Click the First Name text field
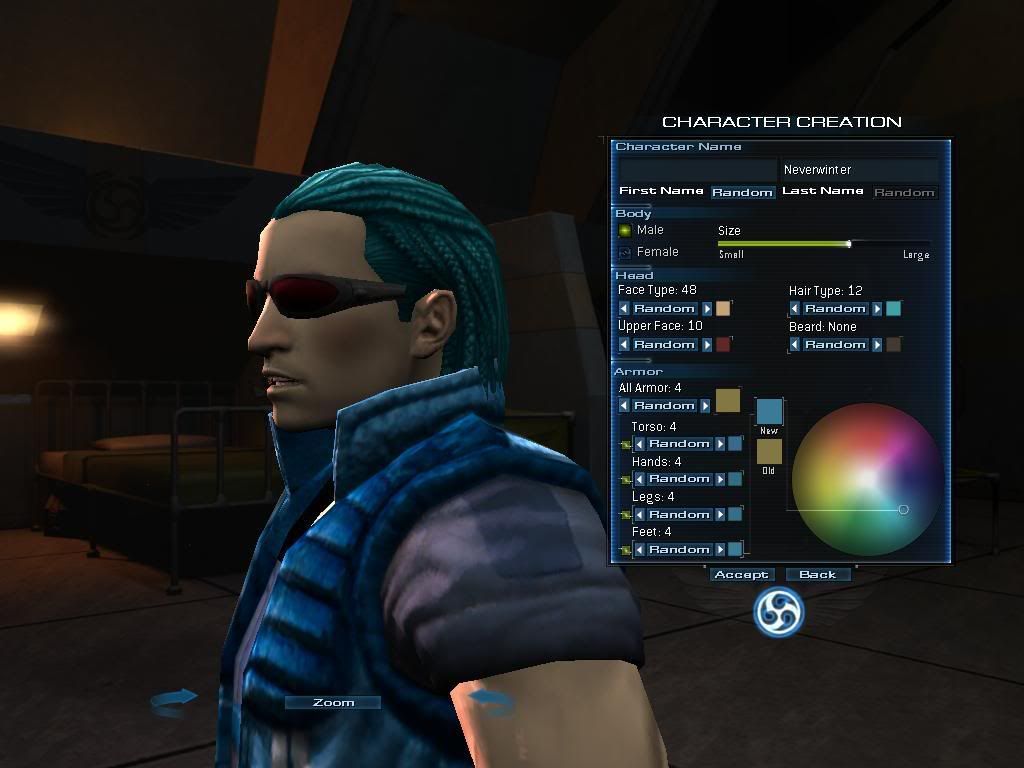 pyautogui.click(x=697, y=170)
